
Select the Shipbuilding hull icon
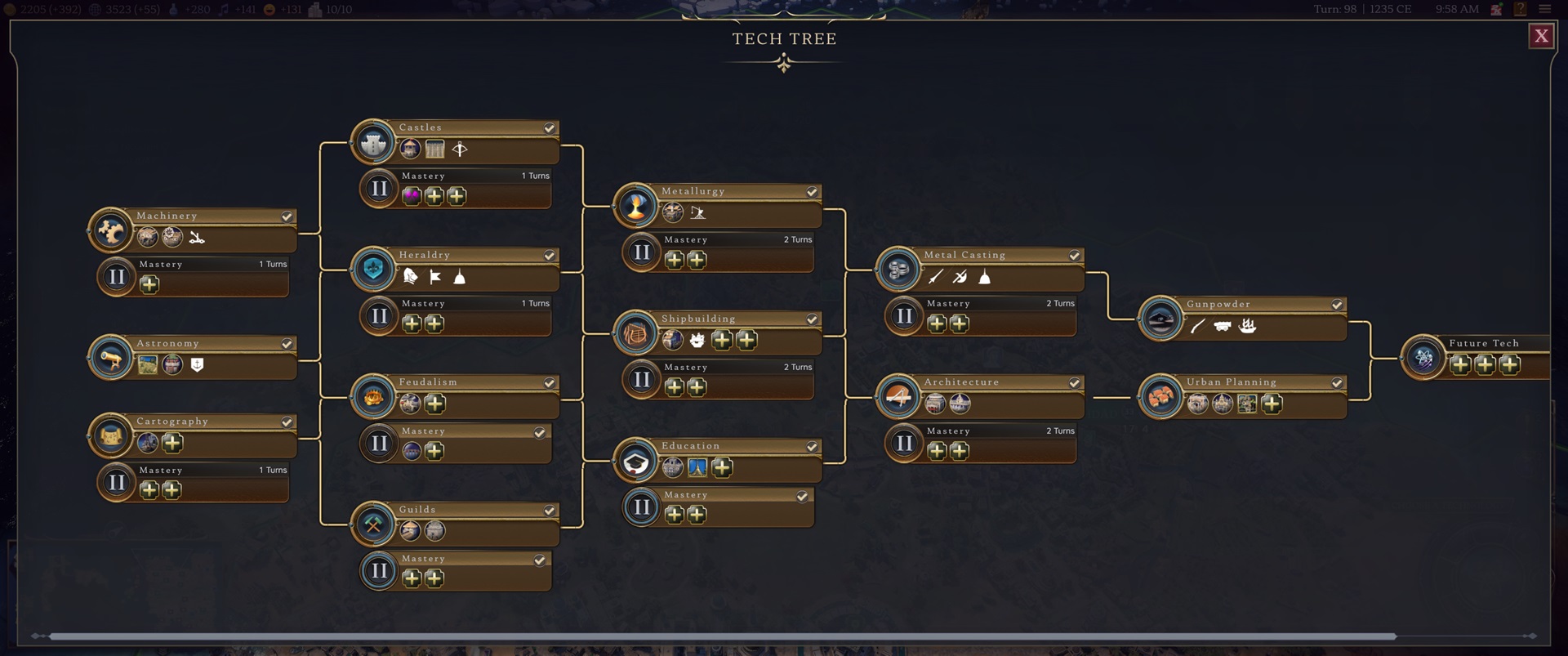coord(636,333)
